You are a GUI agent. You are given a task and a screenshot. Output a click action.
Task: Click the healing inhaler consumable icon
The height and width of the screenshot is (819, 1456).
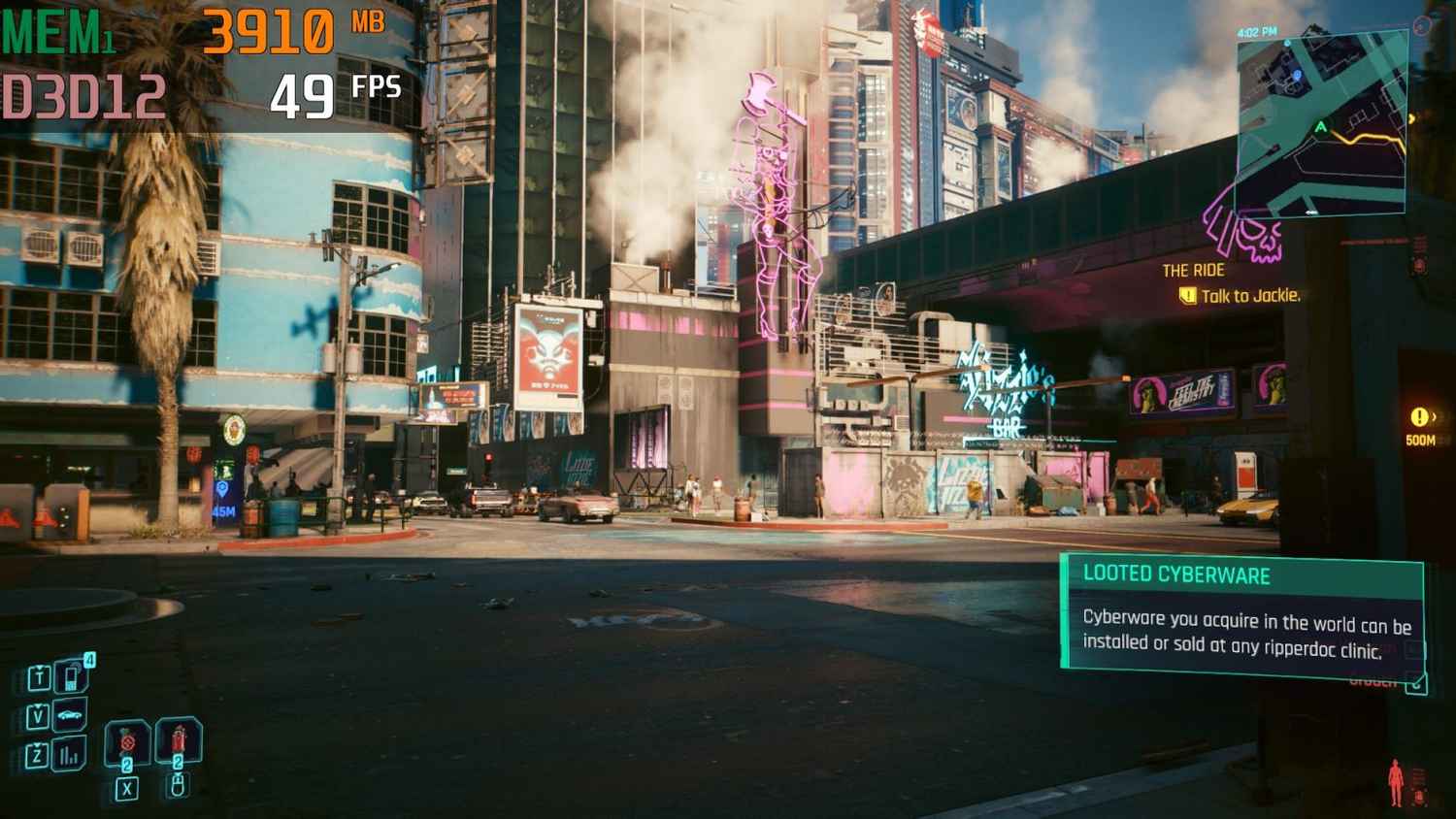click(x=179, y=737)
